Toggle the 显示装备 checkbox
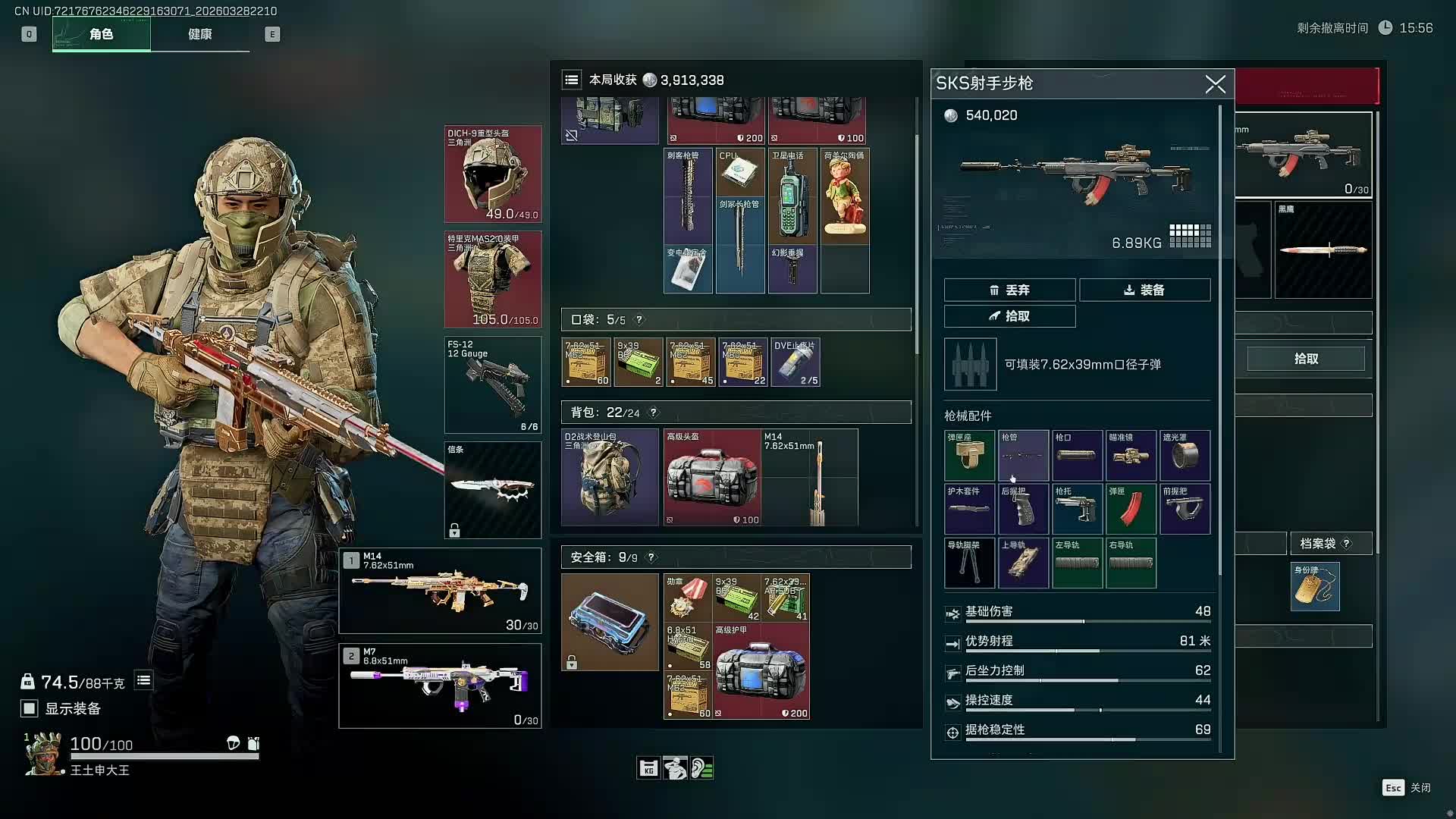1456x819 pixels. (x=29, y=708)
